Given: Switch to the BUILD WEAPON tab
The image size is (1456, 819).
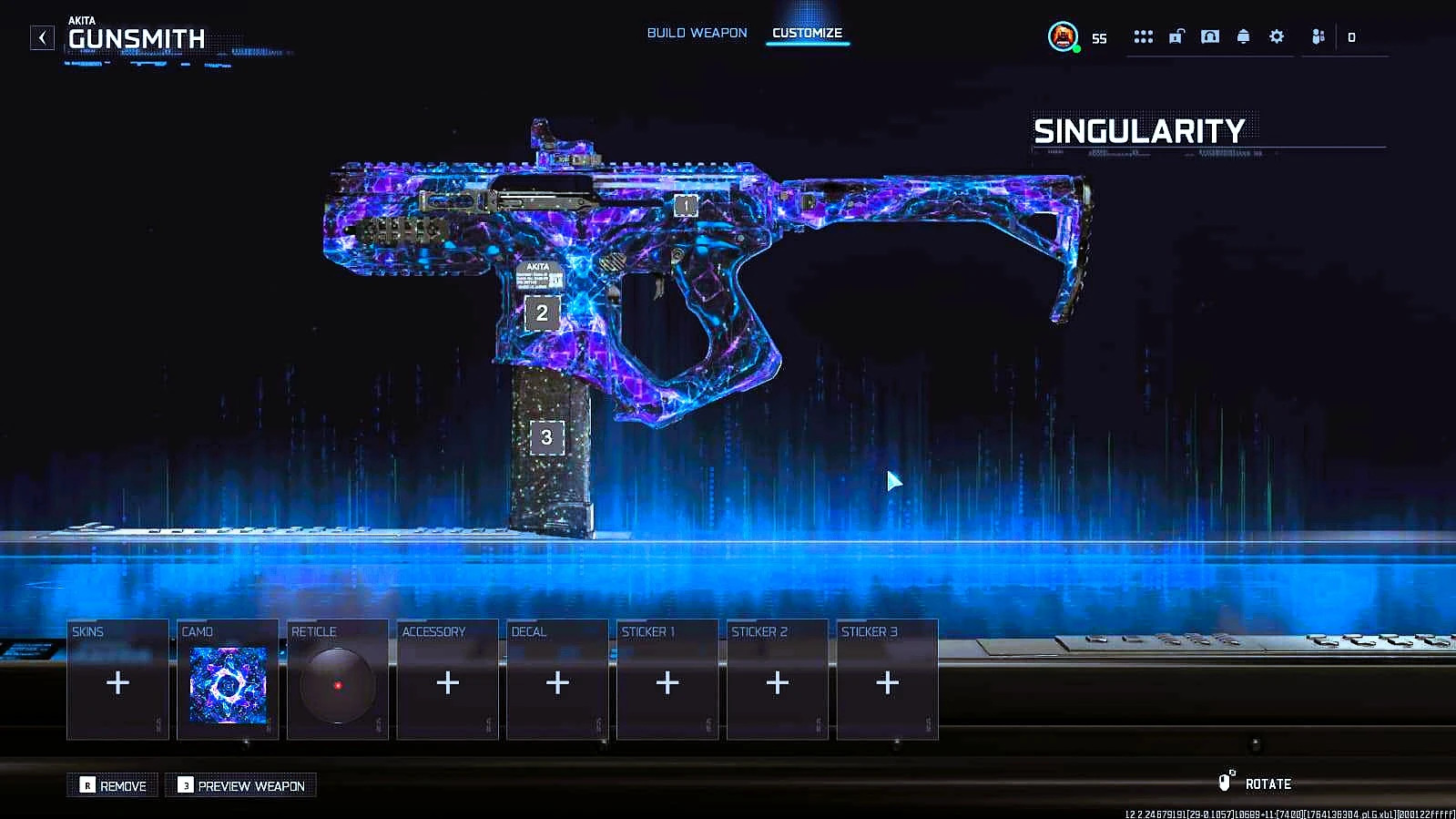Looking at the screenshot, I should [x=696, y=32].
